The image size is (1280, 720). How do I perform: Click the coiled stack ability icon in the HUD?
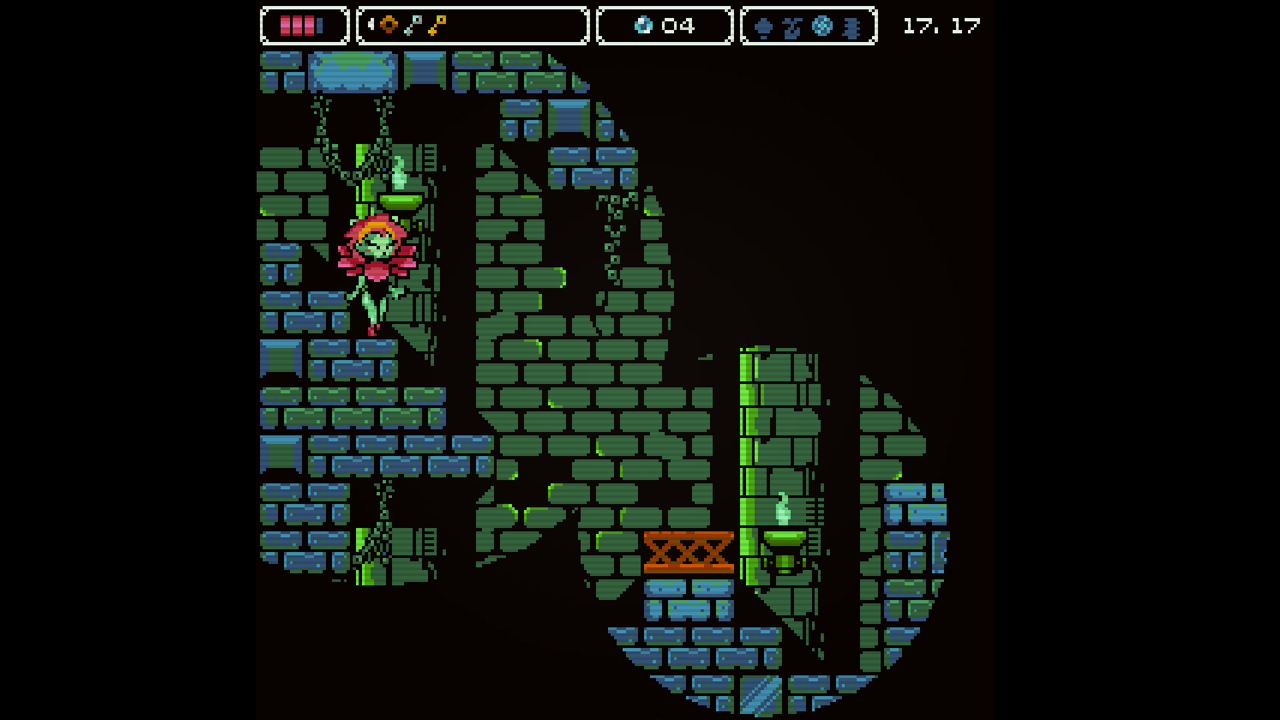coord(850,26)
